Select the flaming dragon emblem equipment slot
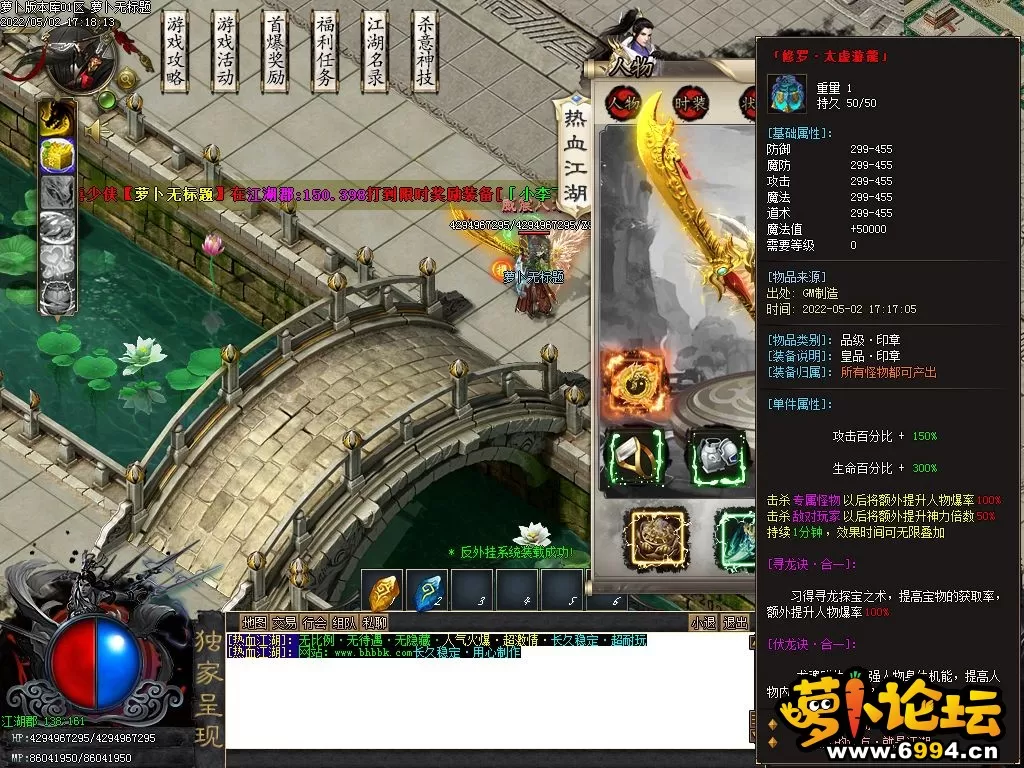Image resolution: width=1024 pixels, height=768 pixels. click(634, 381)
